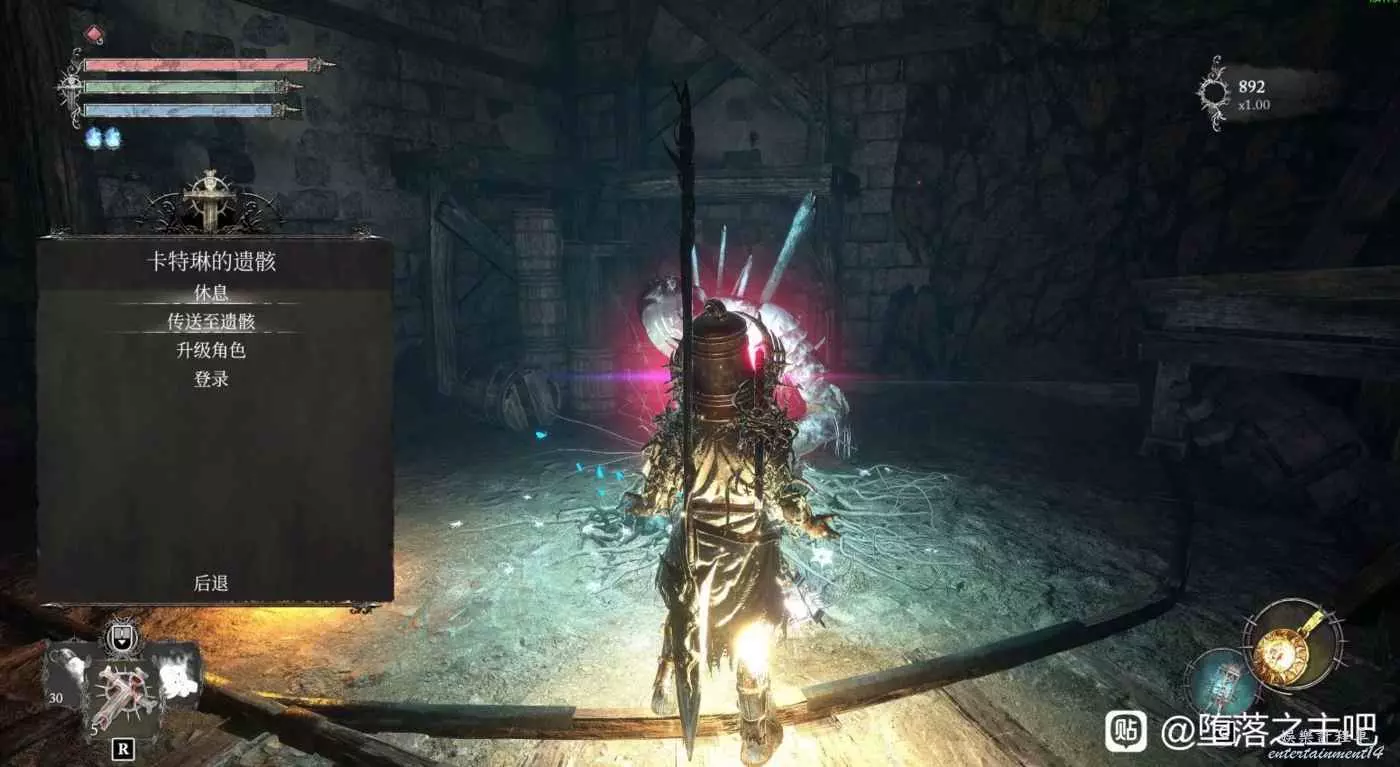Select the teal Umbral lamp icon
The height and width of the screenshot is (767, 1400).
(x=1218, y=683)
